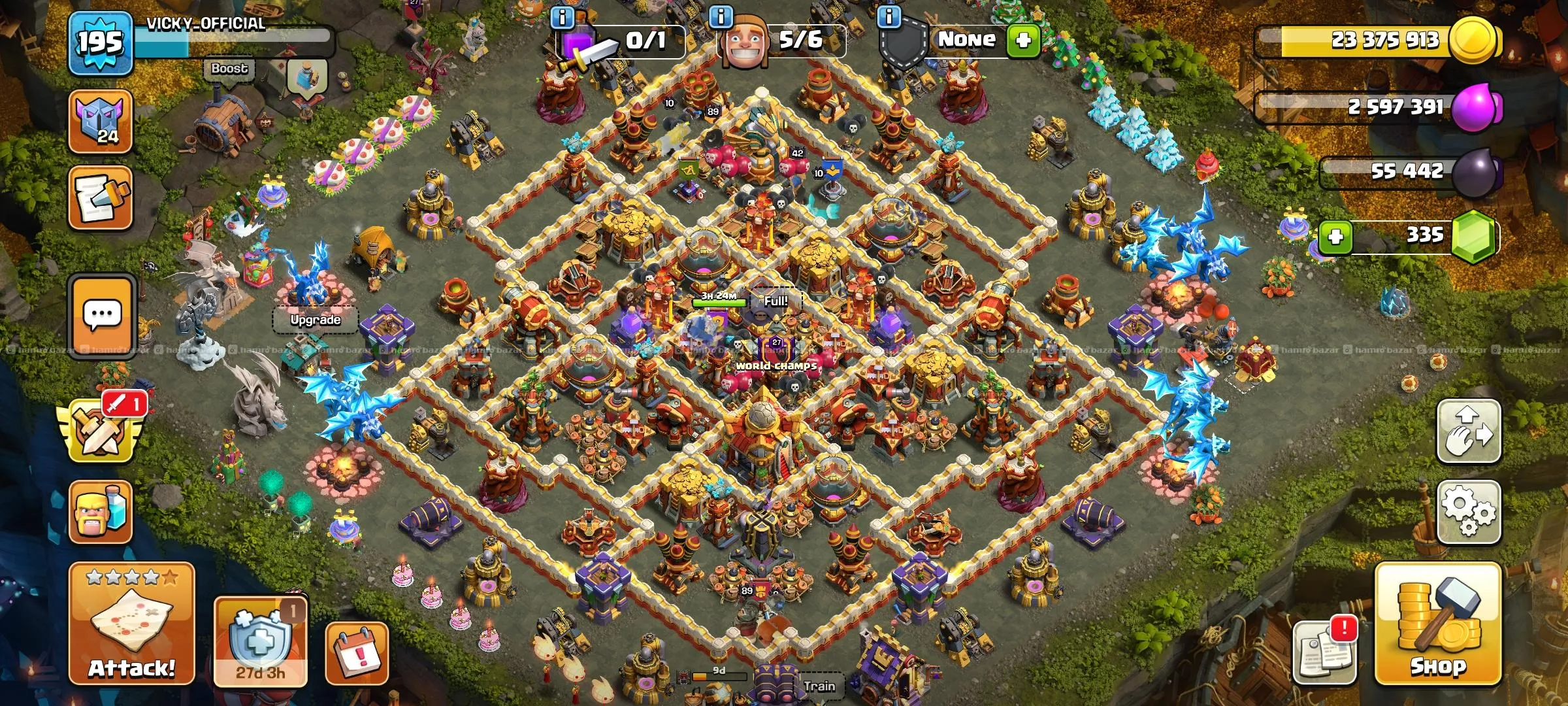Viewport: 1568px width, 706px height.
Task: Open the level 195 player profile
Action: tap(101, 43)
